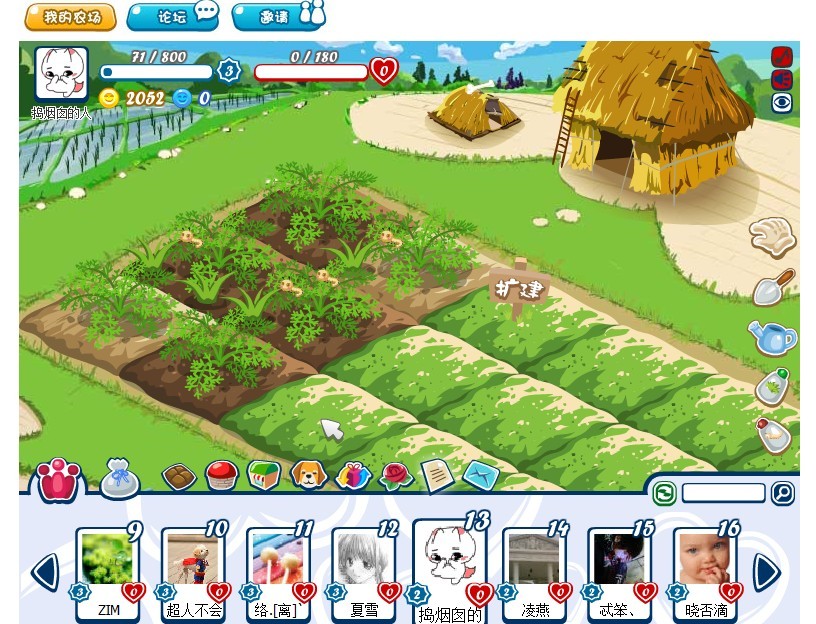Viewport: 816px width, 624px height.
Task: Choose the shovel digging tool
Action: (773, 287)
